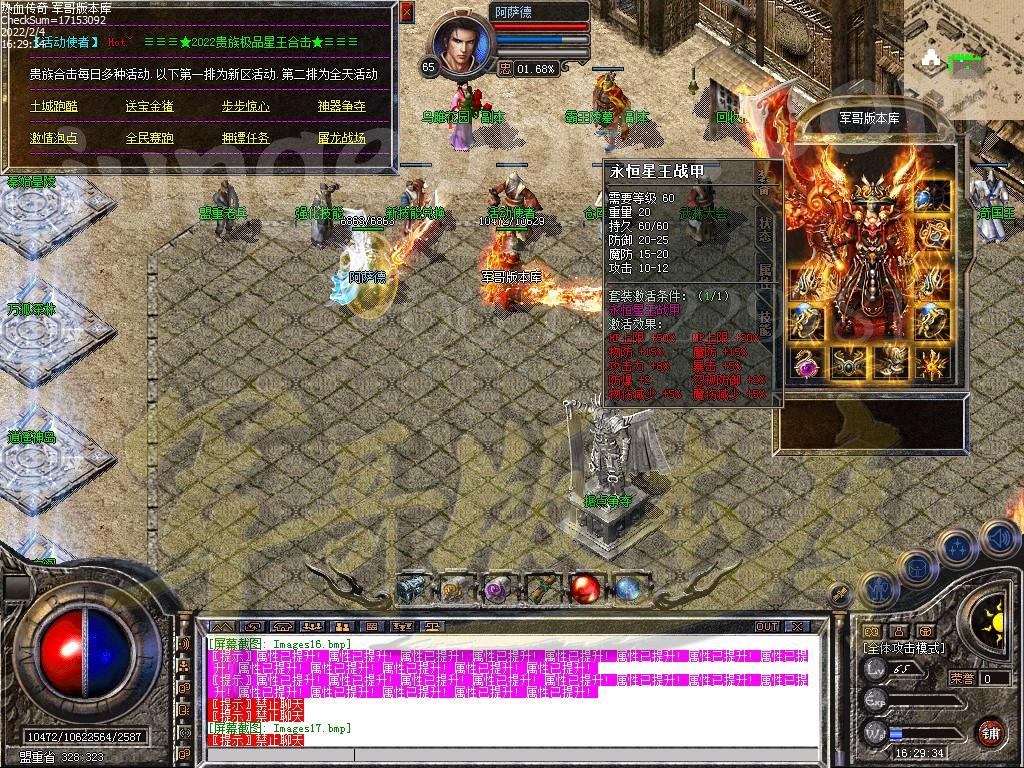The width and height of the screenshot is (1024, 768).
Task: Close the activity messenger dialog
Action: click(406, 12)
